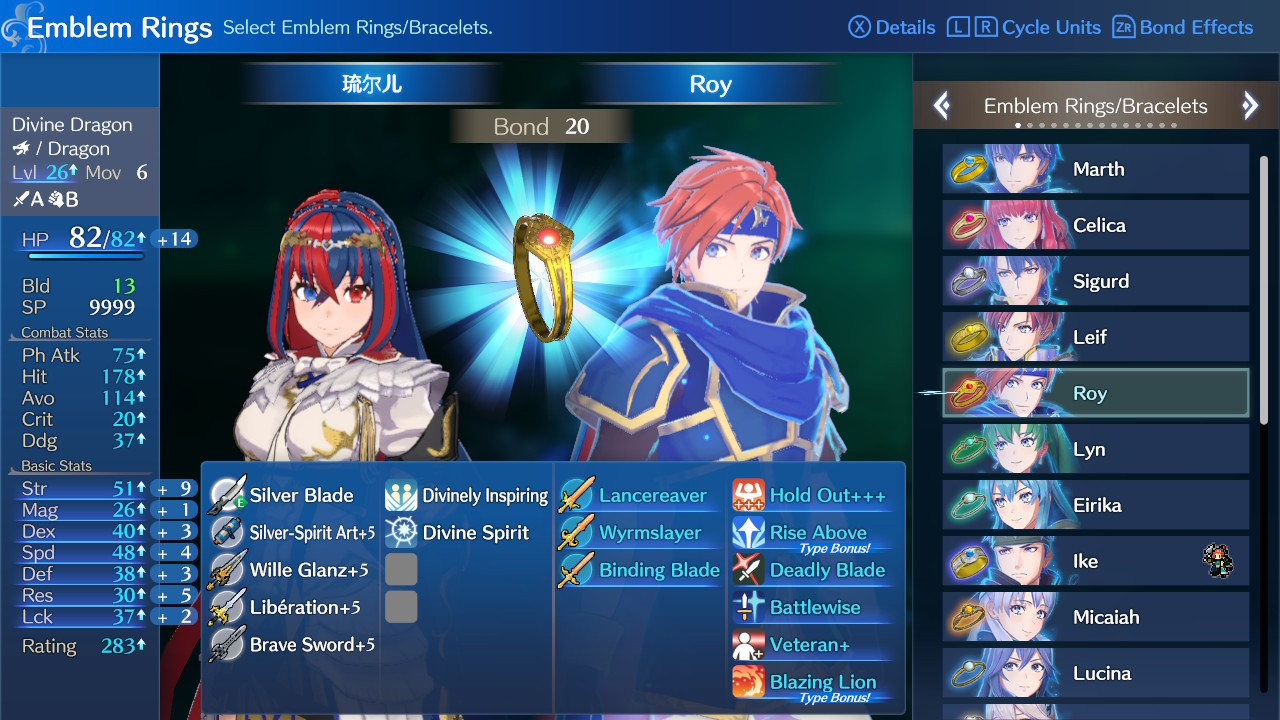Select the Divine Spirit skill icon
Viewport: 1280px width, 720px height.
point(401,532)
